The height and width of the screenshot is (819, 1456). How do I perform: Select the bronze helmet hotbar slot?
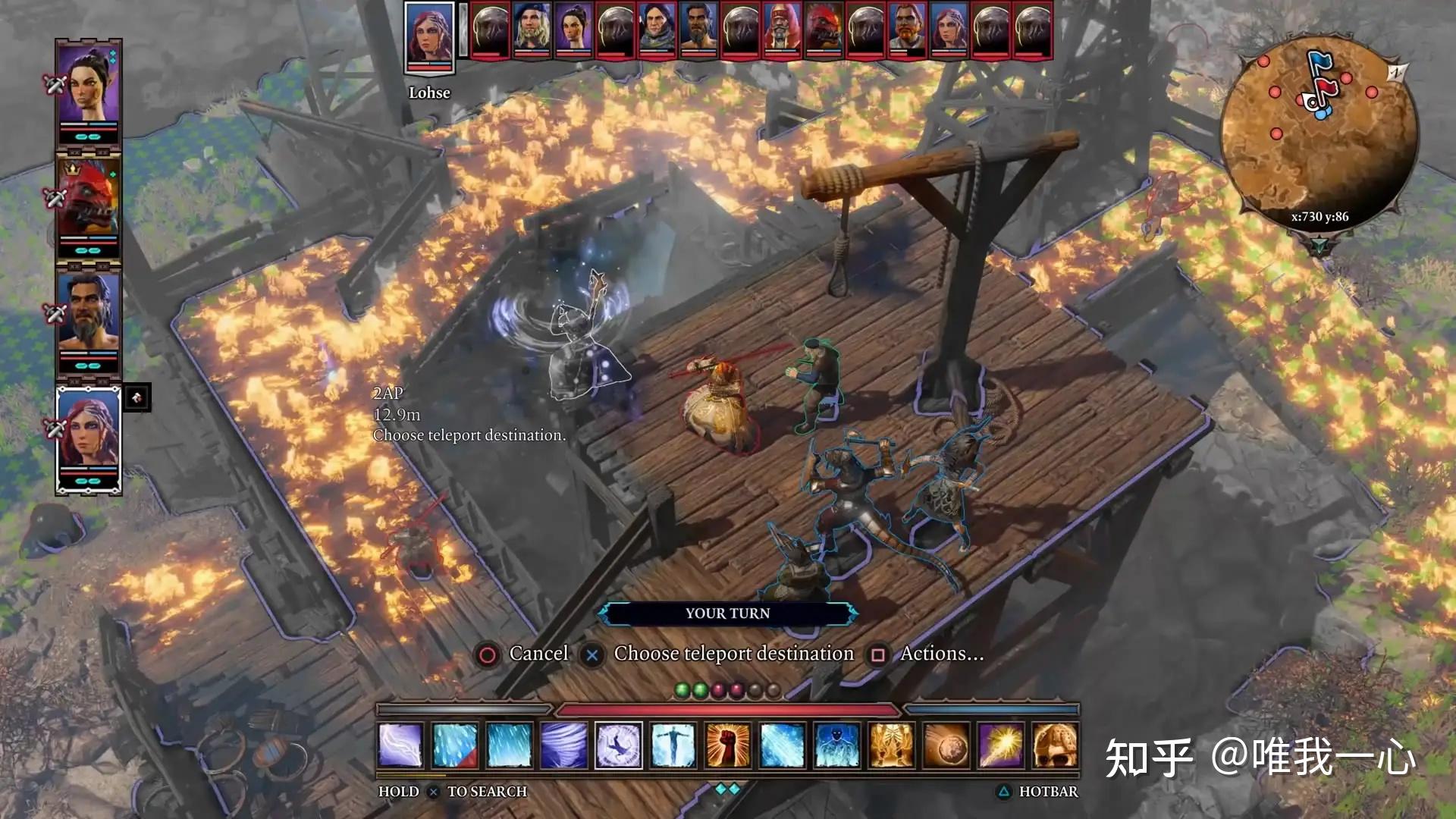pyautogui.click(x=1055, y=745)
